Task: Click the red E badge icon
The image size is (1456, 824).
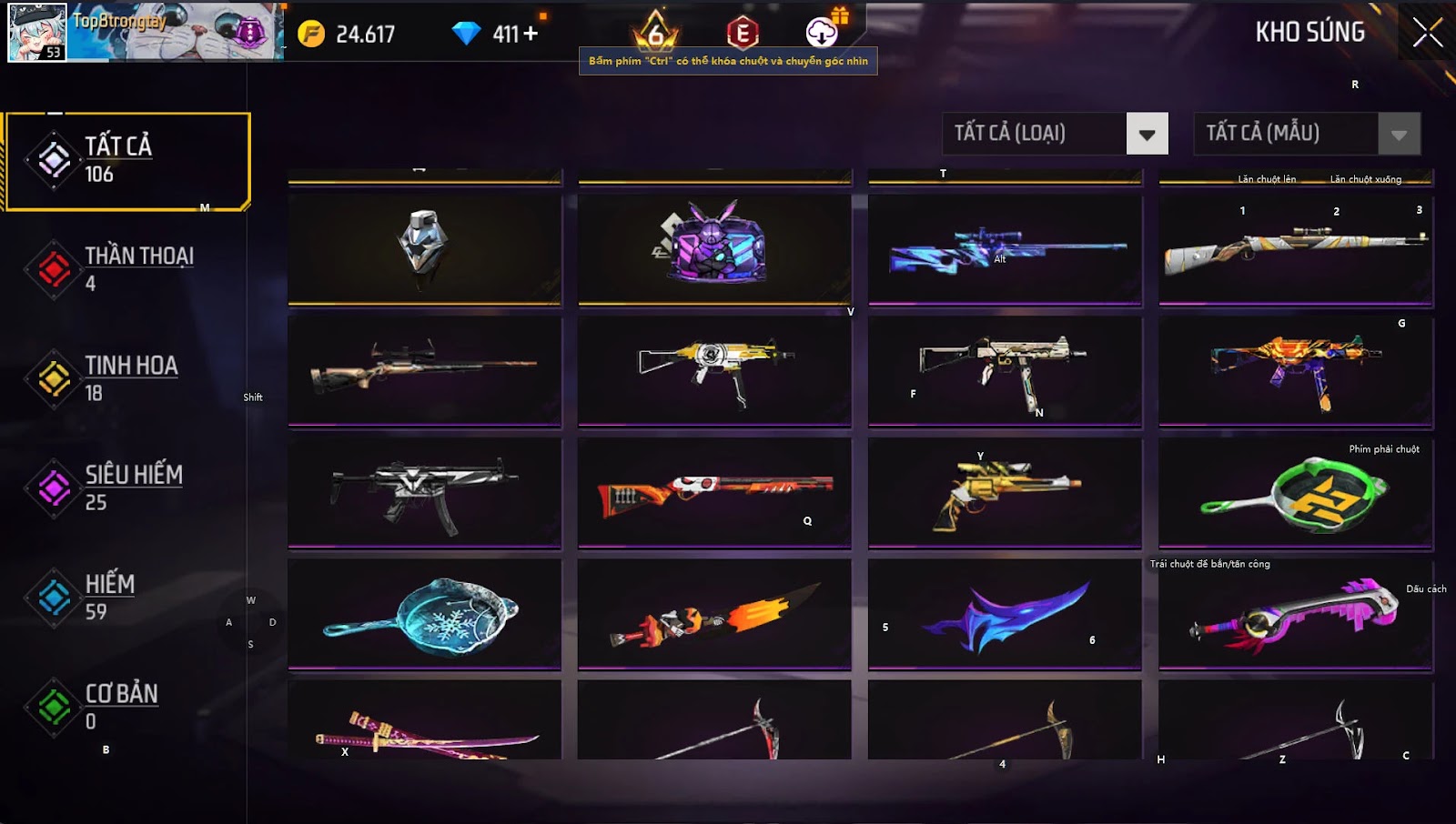Action: tap(743, 33)
